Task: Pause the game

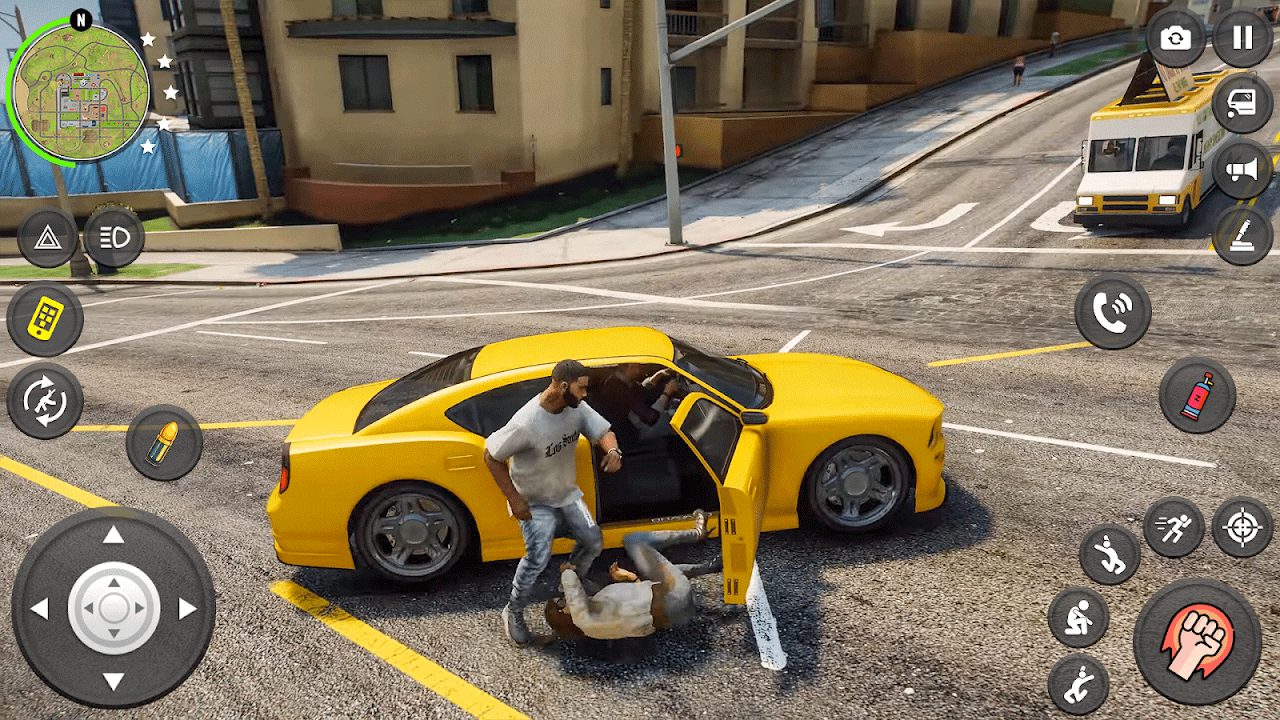Action: click(1242, 38)
